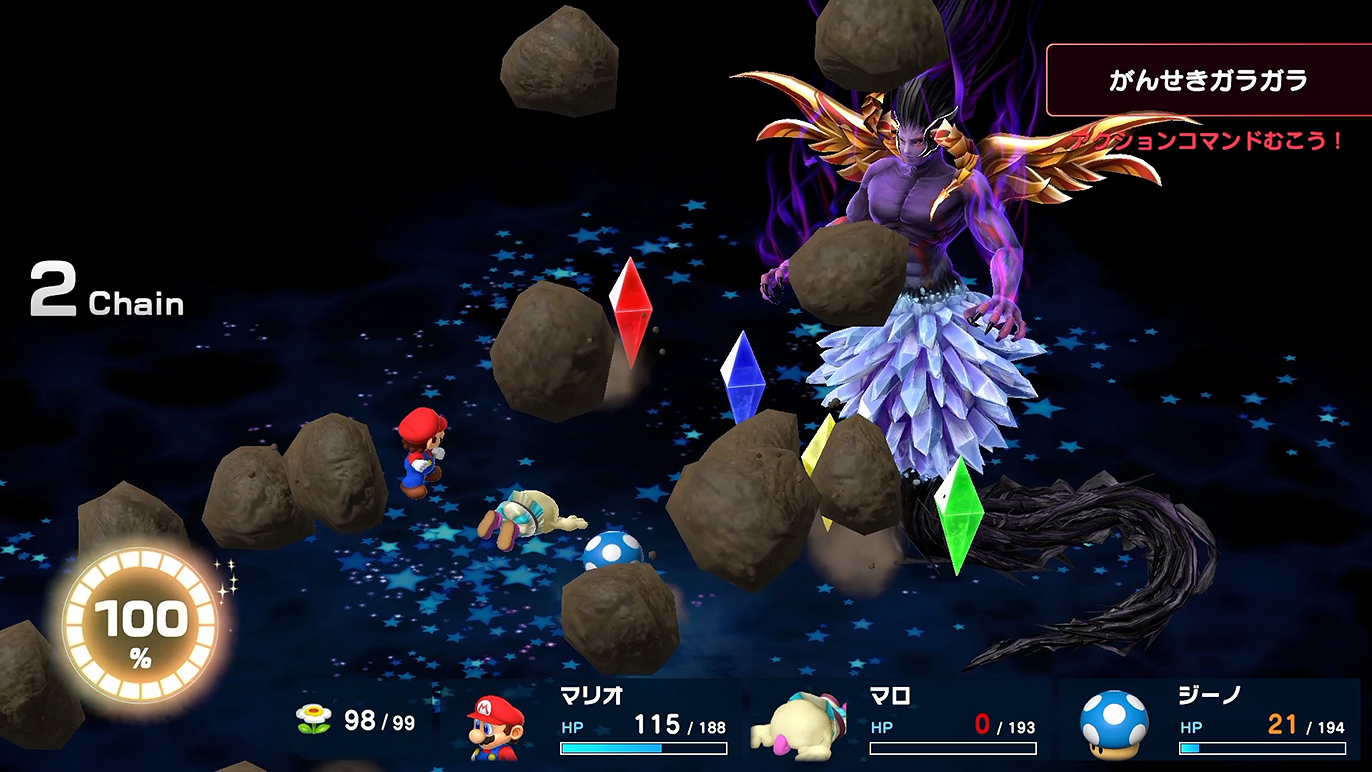Select Geno's party status panel
Image resolution: width=1372 pixels, height=772 pixels.
click(1212, 724)
